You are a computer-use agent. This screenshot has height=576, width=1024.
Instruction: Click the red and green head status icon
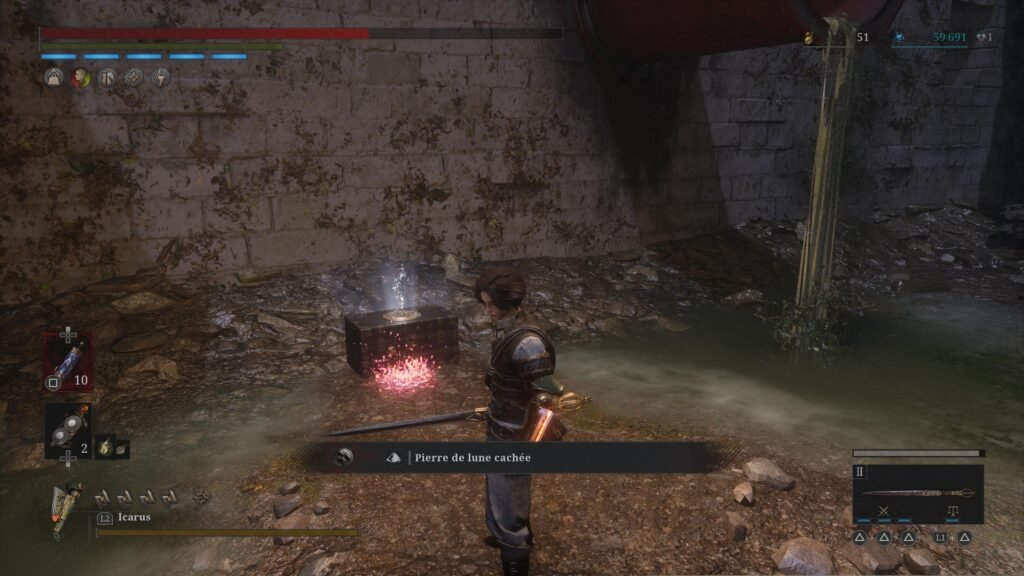coord(80,77)
